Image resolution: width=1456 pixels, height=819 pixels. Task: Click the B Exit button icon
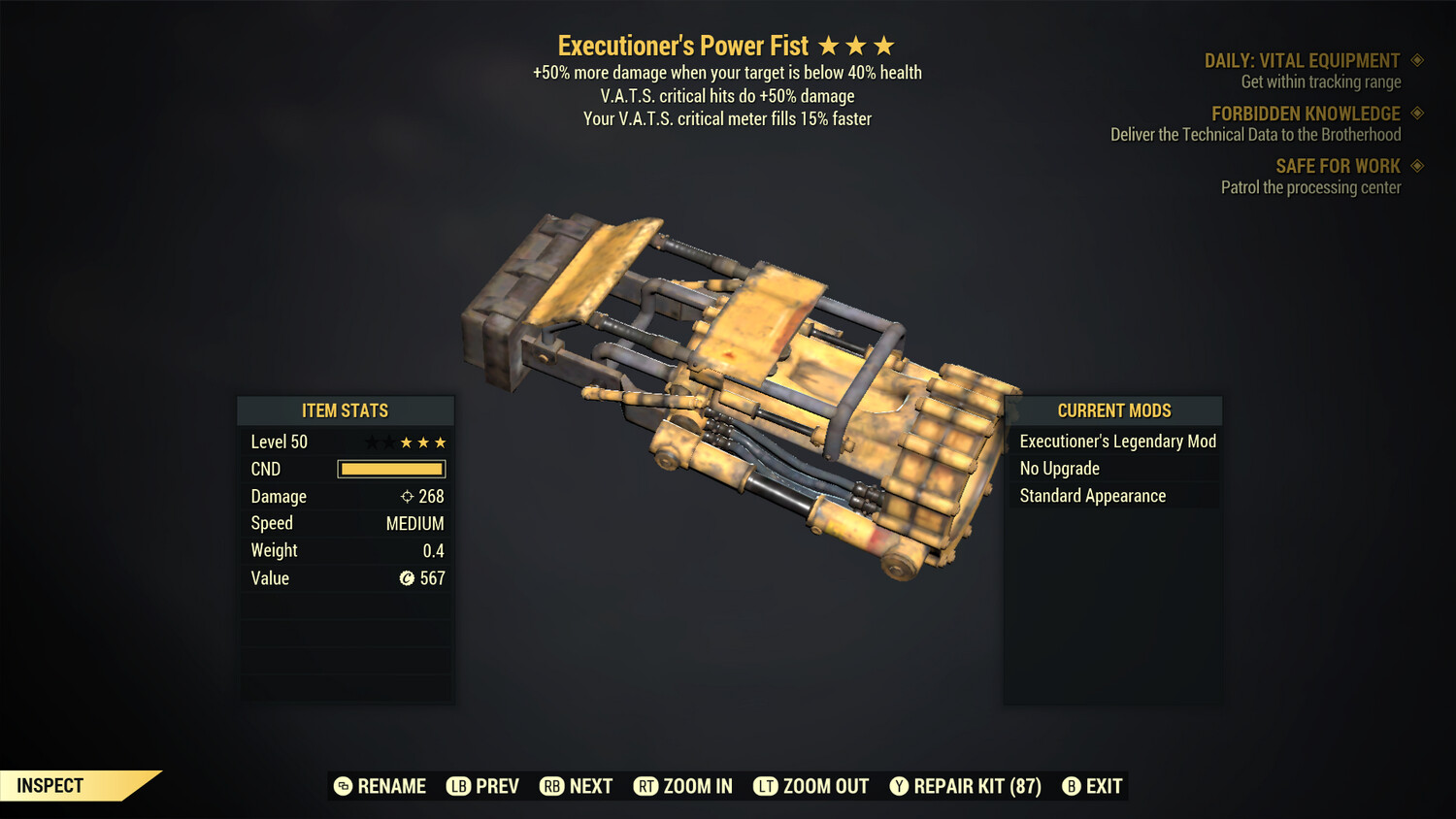pos(1073,786)
